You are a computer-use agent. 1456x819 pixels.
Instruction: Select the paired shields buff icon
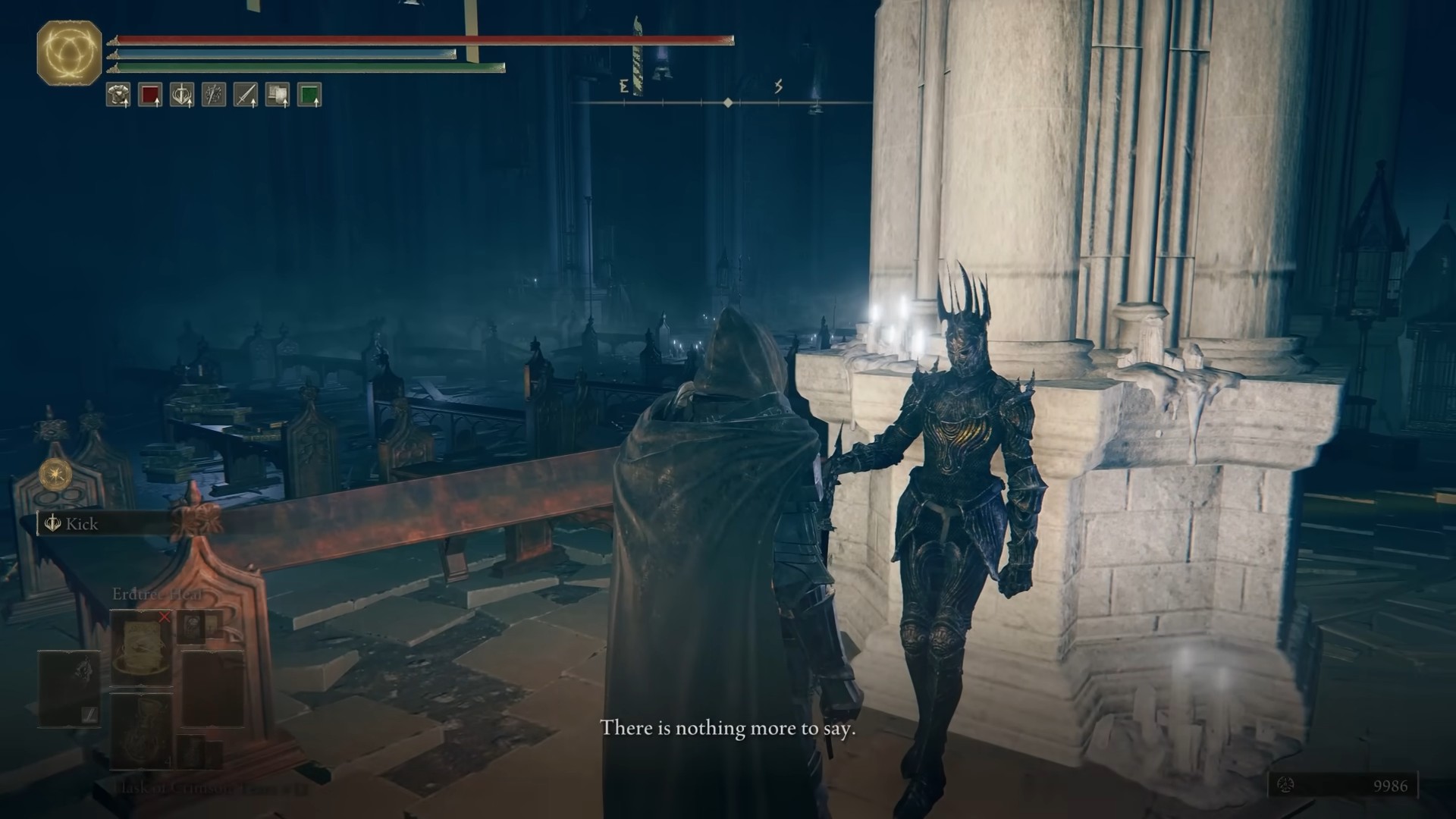pos(278,95)
